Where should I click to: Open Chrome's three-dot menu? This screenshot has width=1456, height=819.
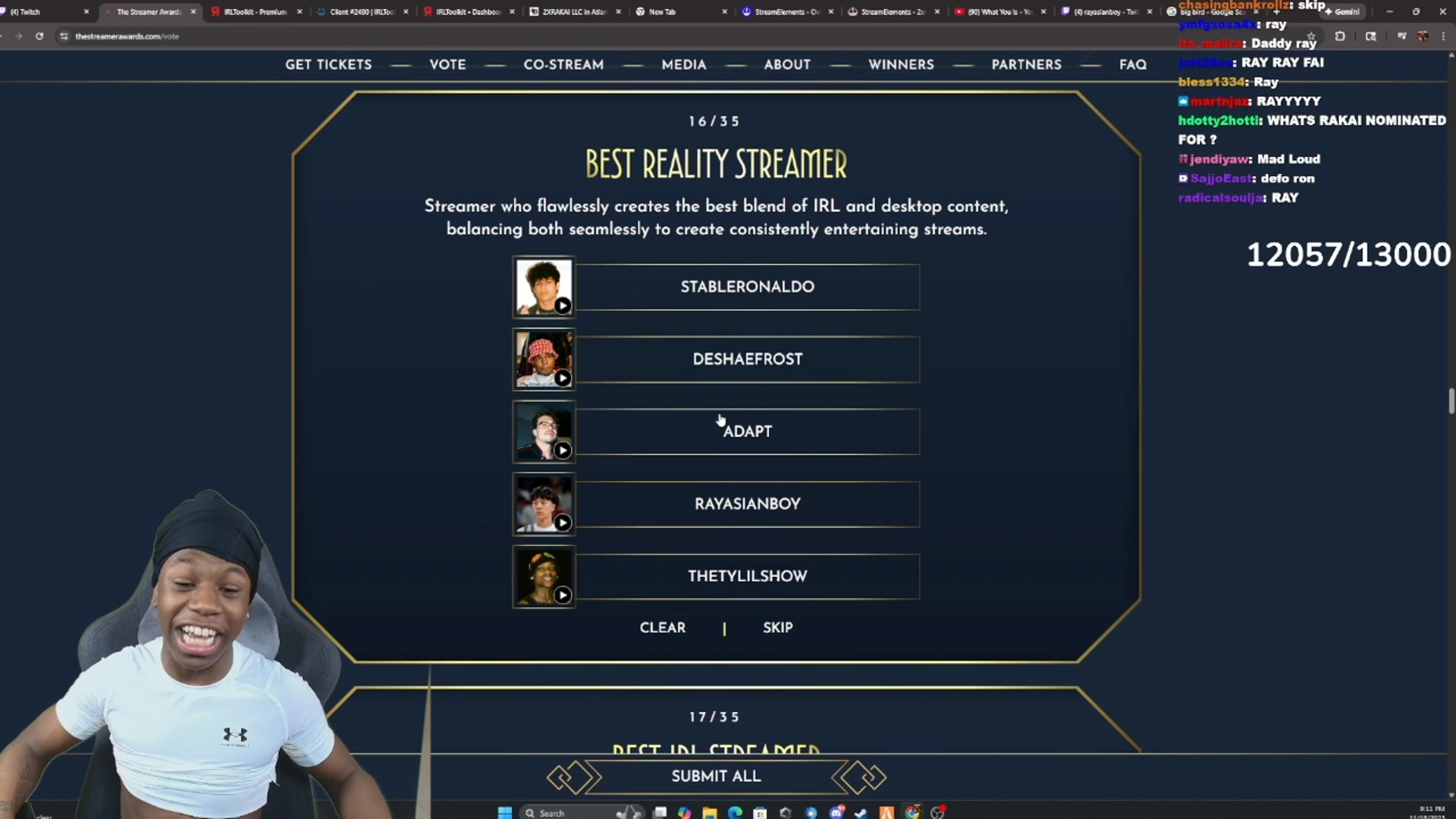tap(1442, 36)
